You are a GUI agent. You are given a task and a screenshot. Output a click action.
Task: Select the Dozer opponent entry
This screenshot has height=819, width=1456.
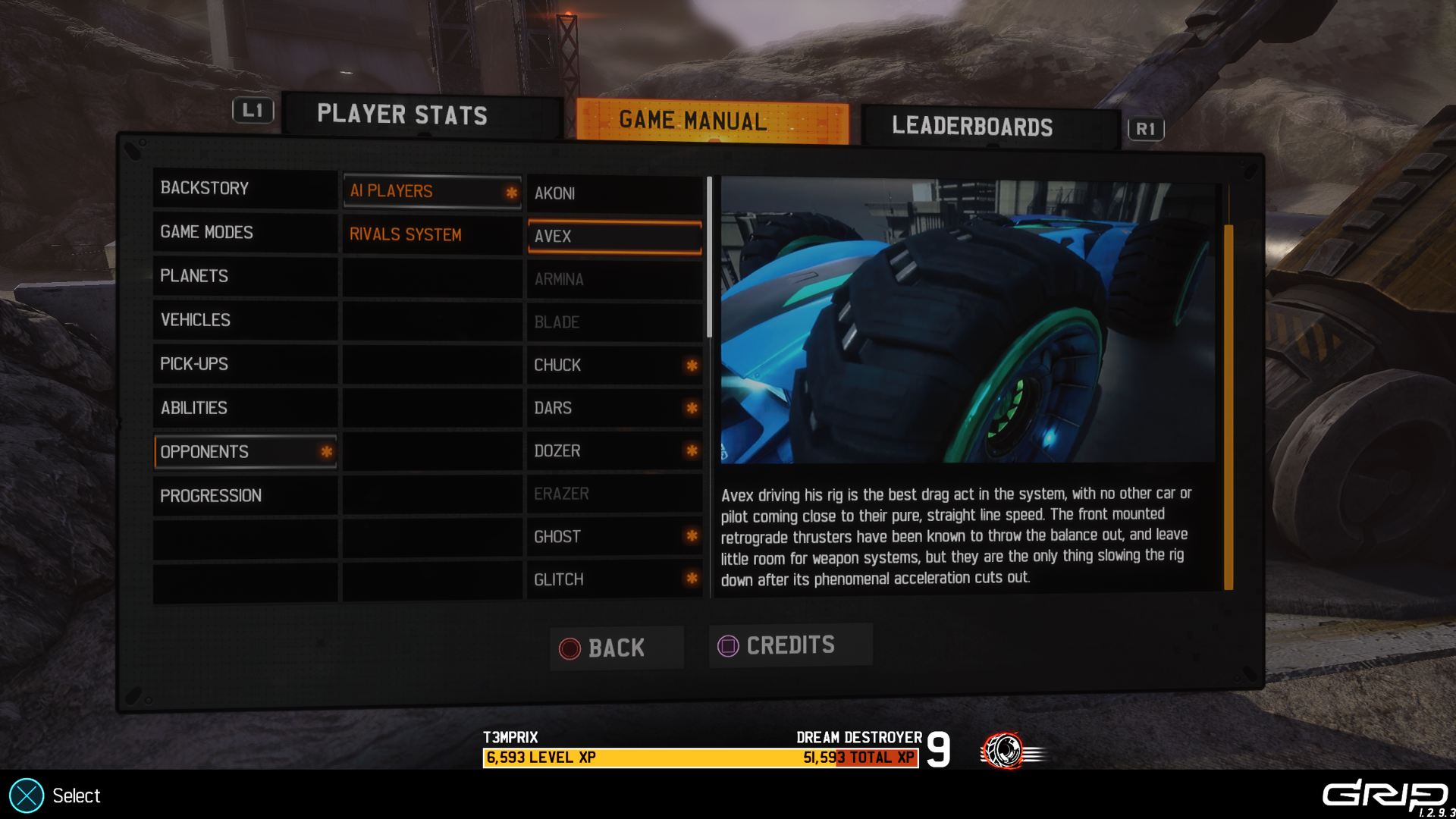(614, 451)
